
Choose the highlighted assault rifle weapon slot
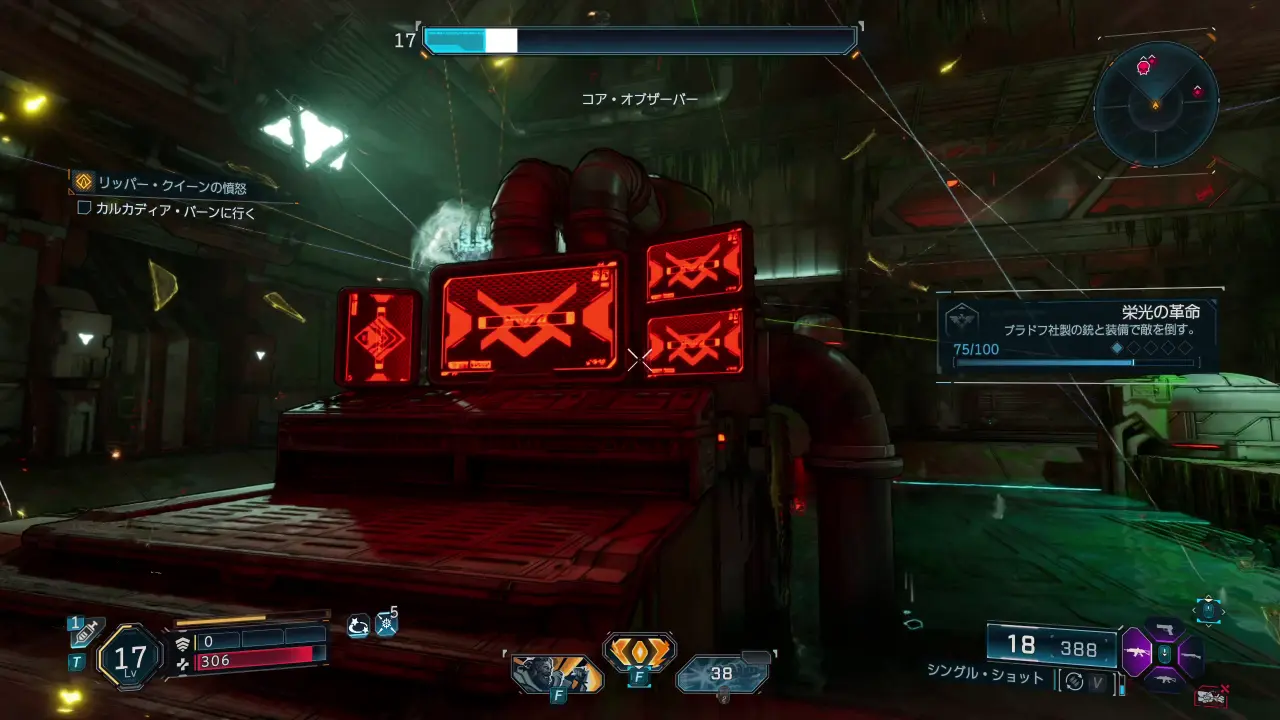1137,653
